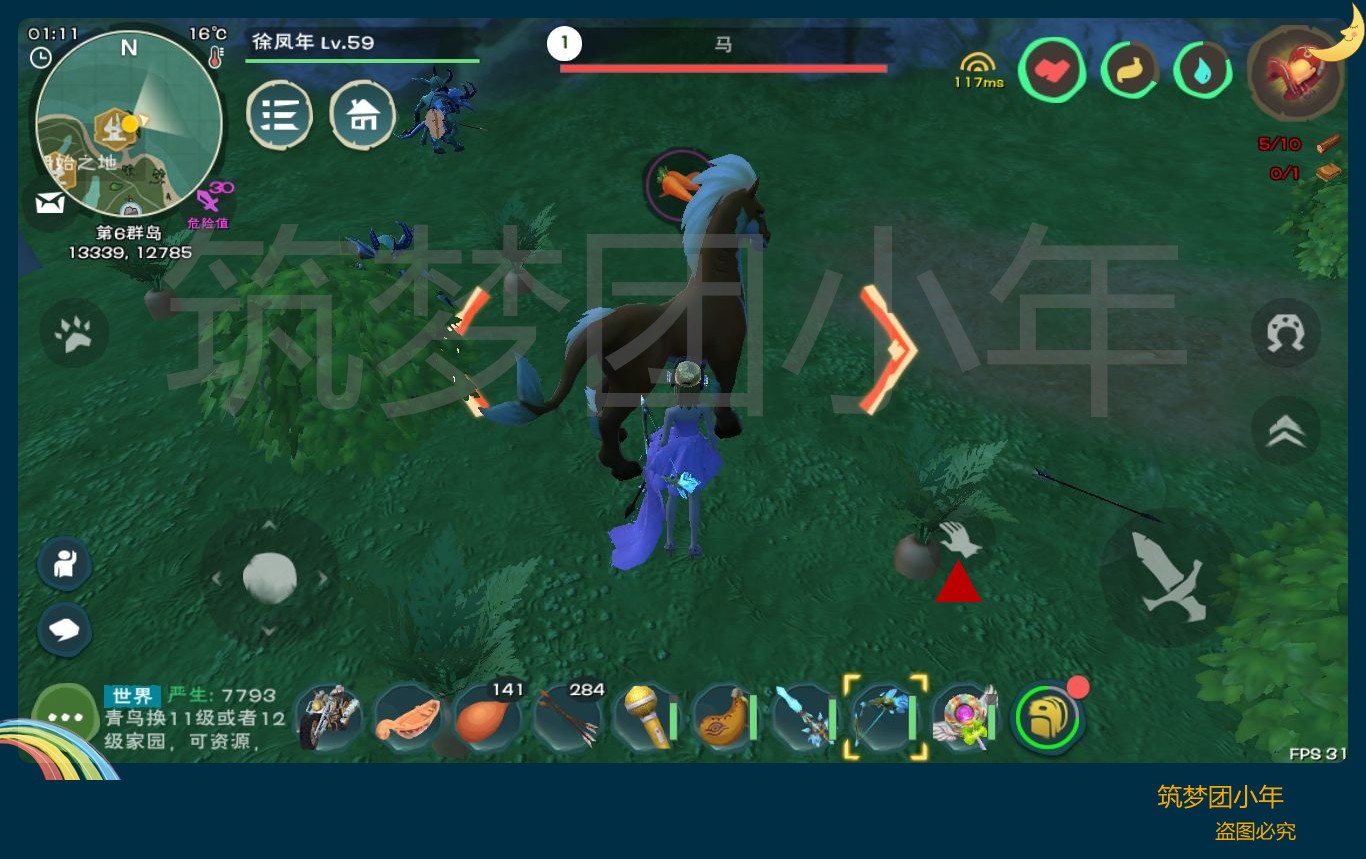Select the orange gourd flask slot
Image resolution: width=1366 pixels, height=859 pixels.
(x=725, y=717)
